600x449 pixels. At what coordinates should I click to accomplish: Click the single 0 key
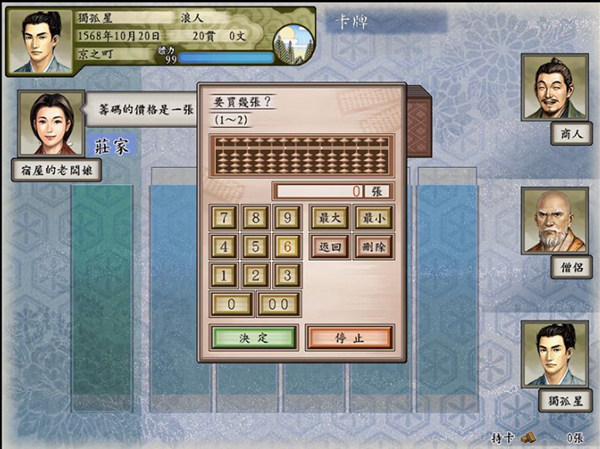[231, 305]
